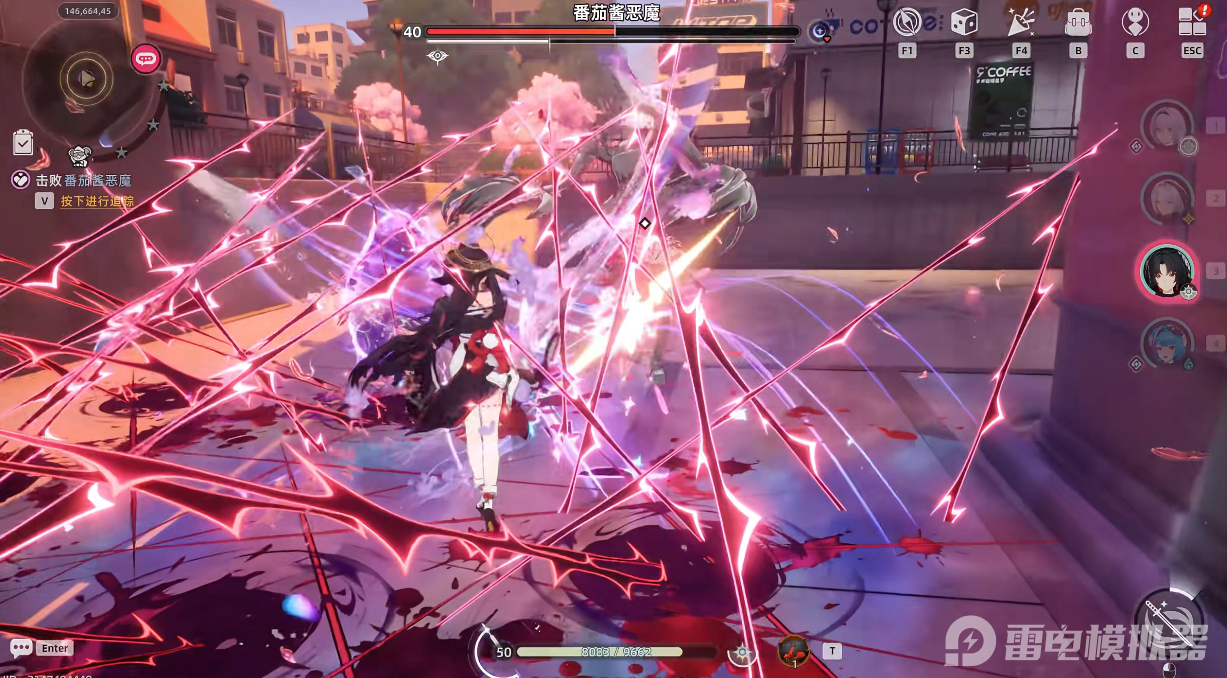Open the clipboard quest log icon
Viewport: 1227px width, 678px height.
tap(23, 143)
